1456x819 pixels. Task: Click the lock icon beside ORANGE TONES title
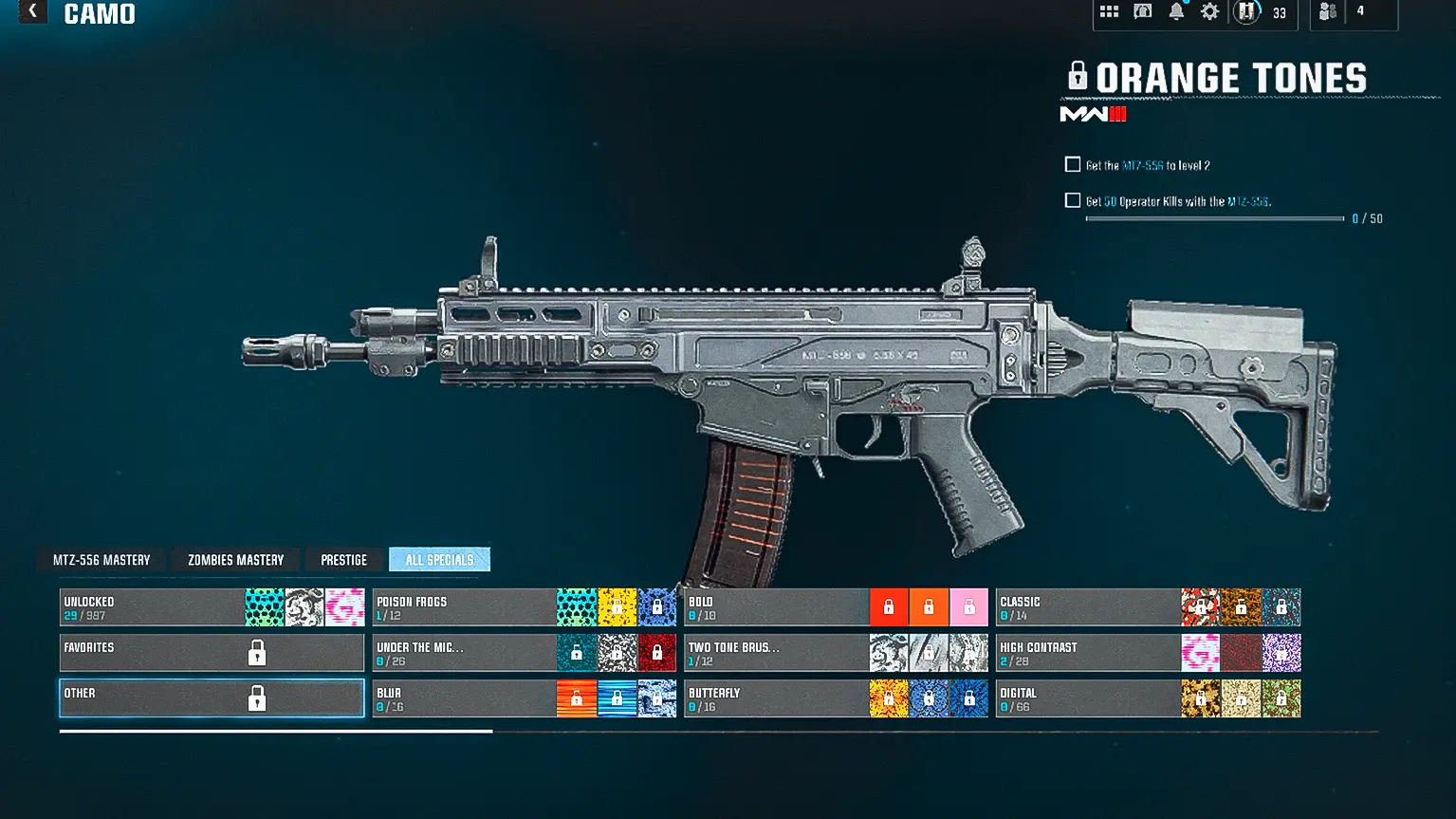[1077, 76]
